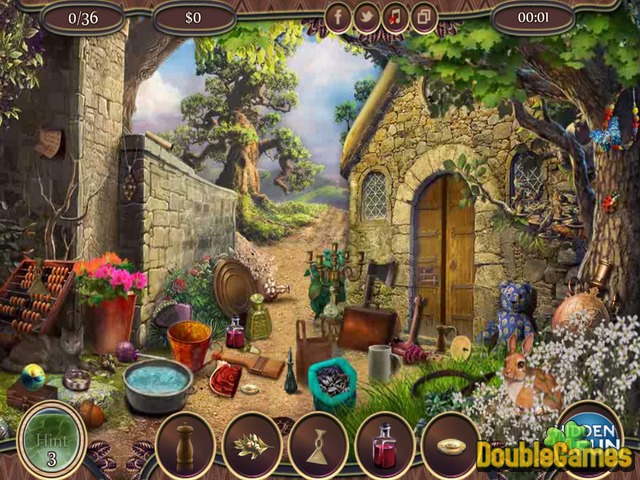This screenshot has height=480, width=640.
Task: Open the Twitter share icon
Action: [x=366, y=17]
